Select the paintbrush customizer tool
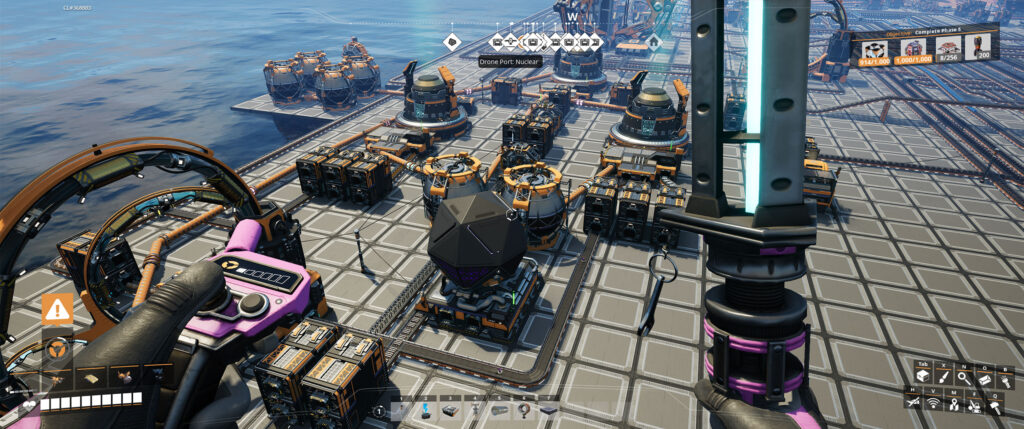1024x429 pixels. (x=944, y=376)
